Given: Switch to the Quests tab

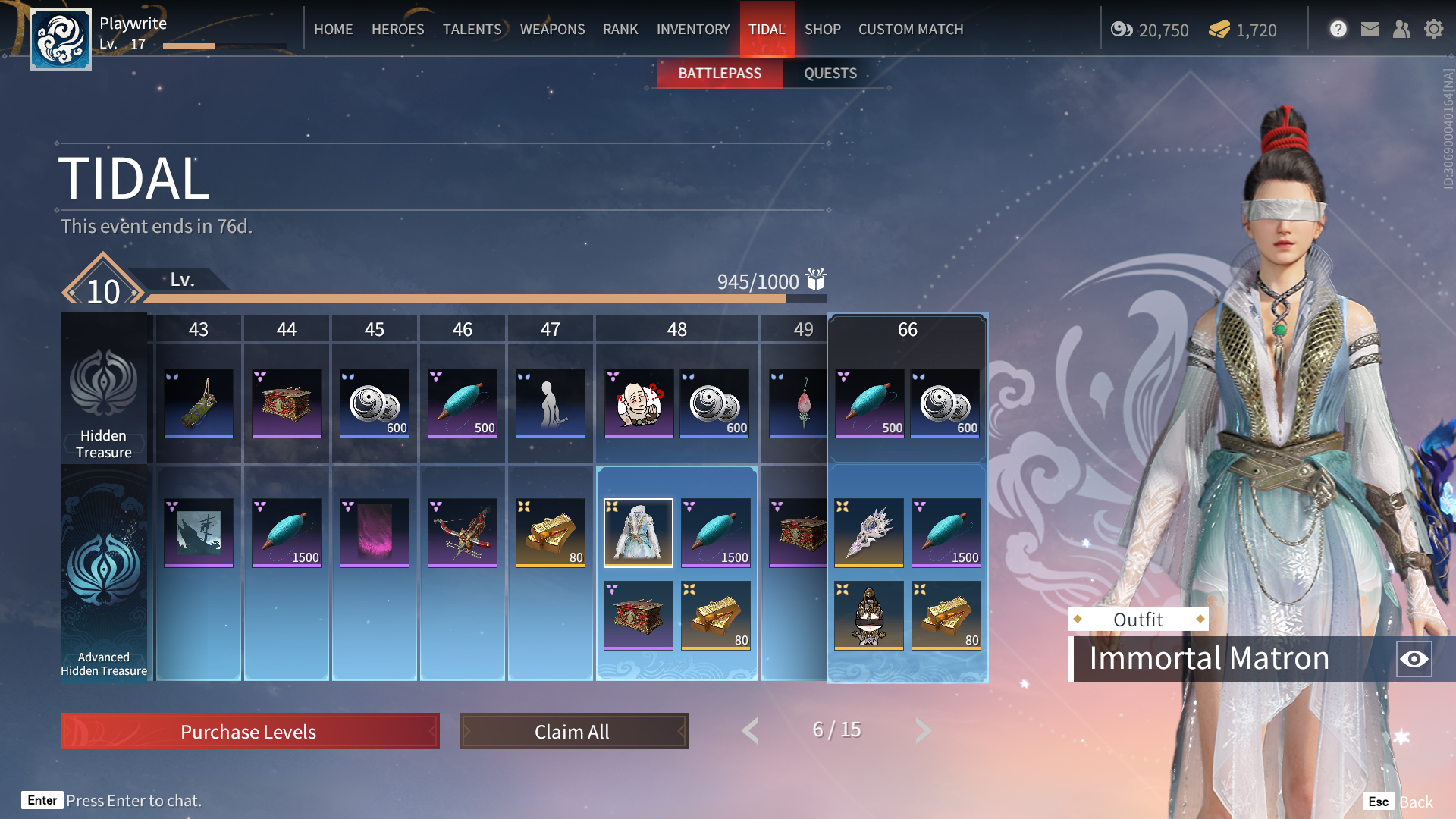Looking at the screenshot, I should click(x=830, y=74).
